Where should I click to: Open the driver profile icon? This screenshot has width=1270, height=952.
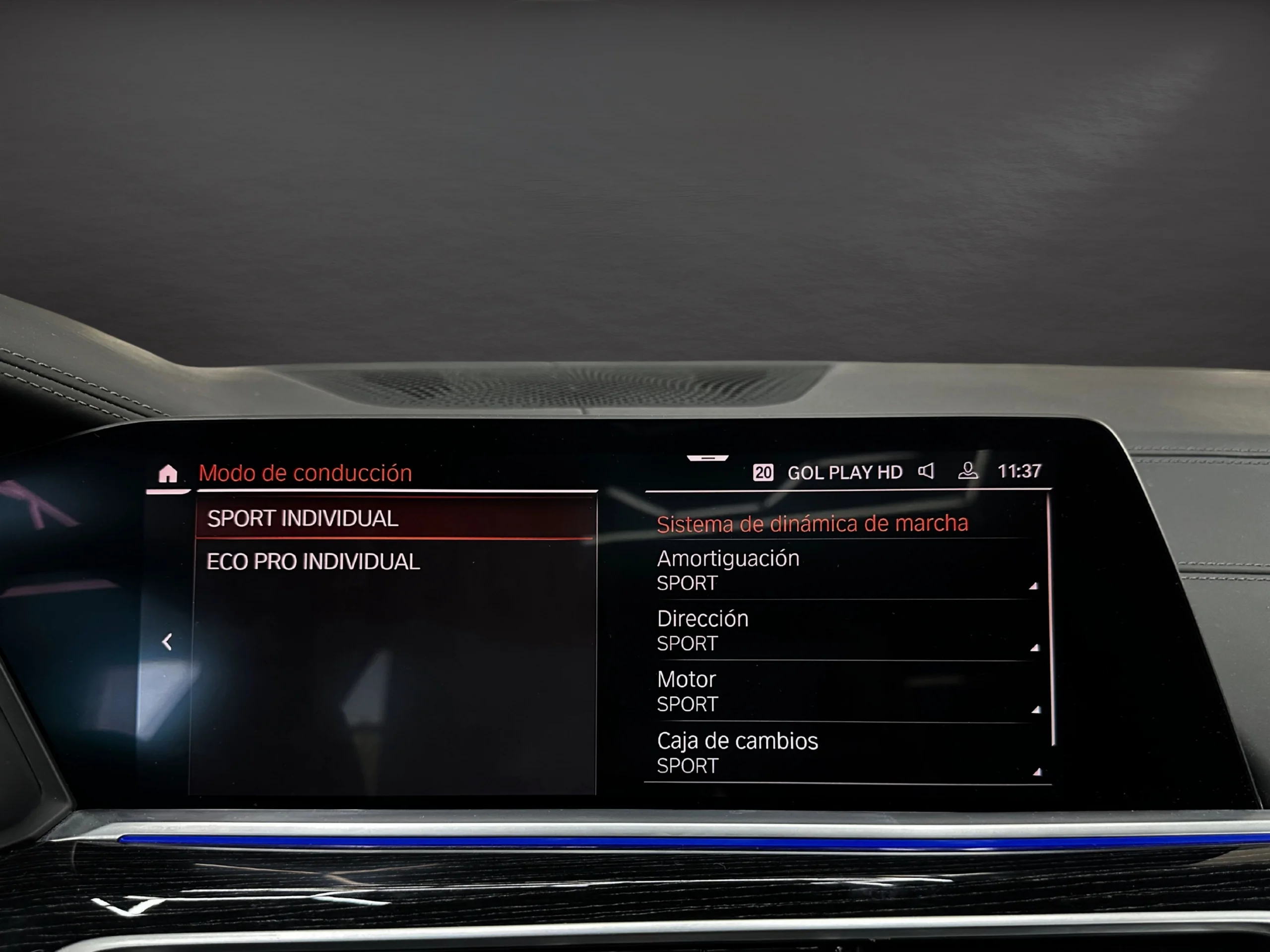(967, 471)
